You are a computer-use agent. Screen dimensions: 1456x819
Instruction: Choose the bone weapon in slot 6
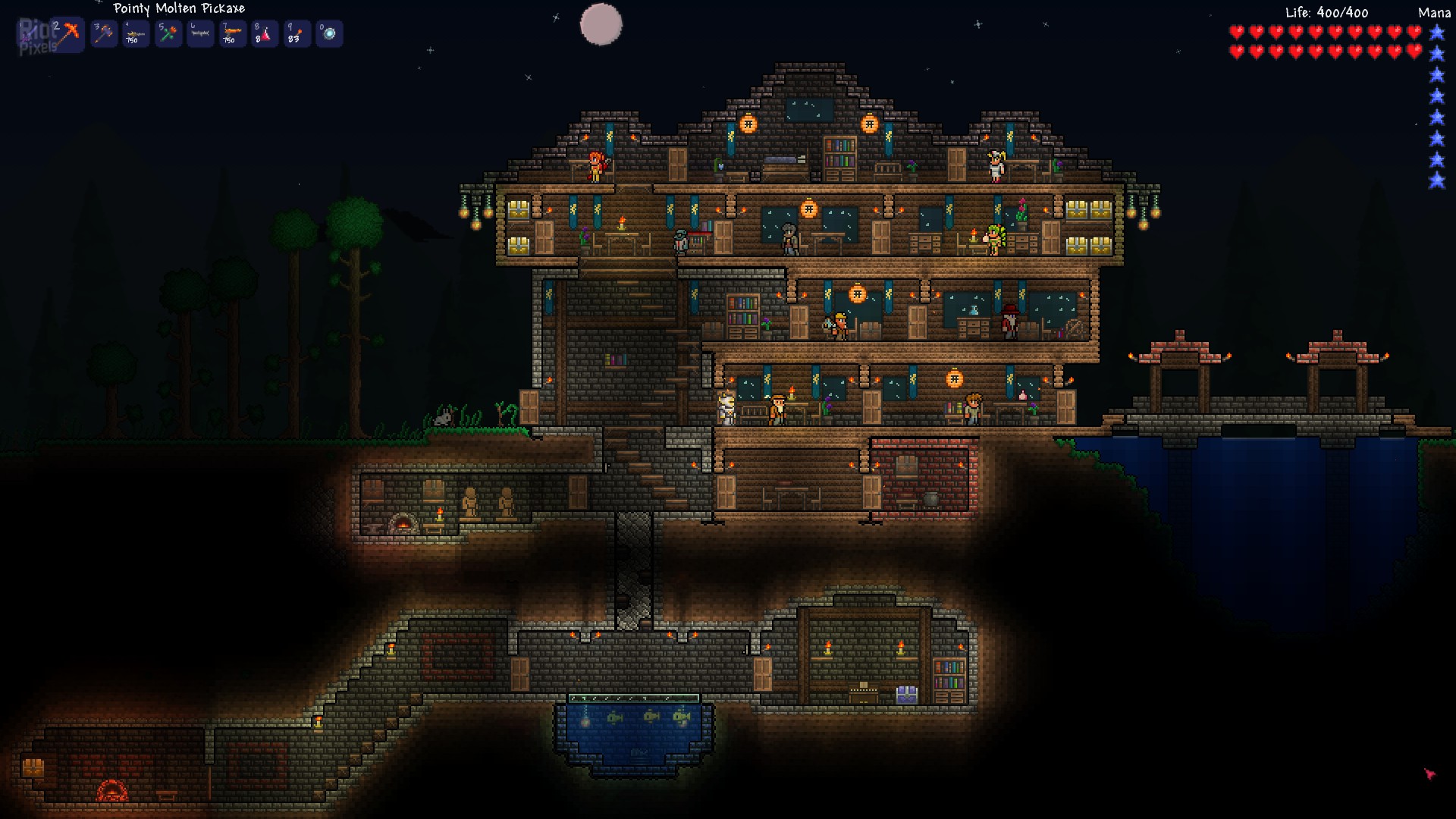[x=200, y=33]
